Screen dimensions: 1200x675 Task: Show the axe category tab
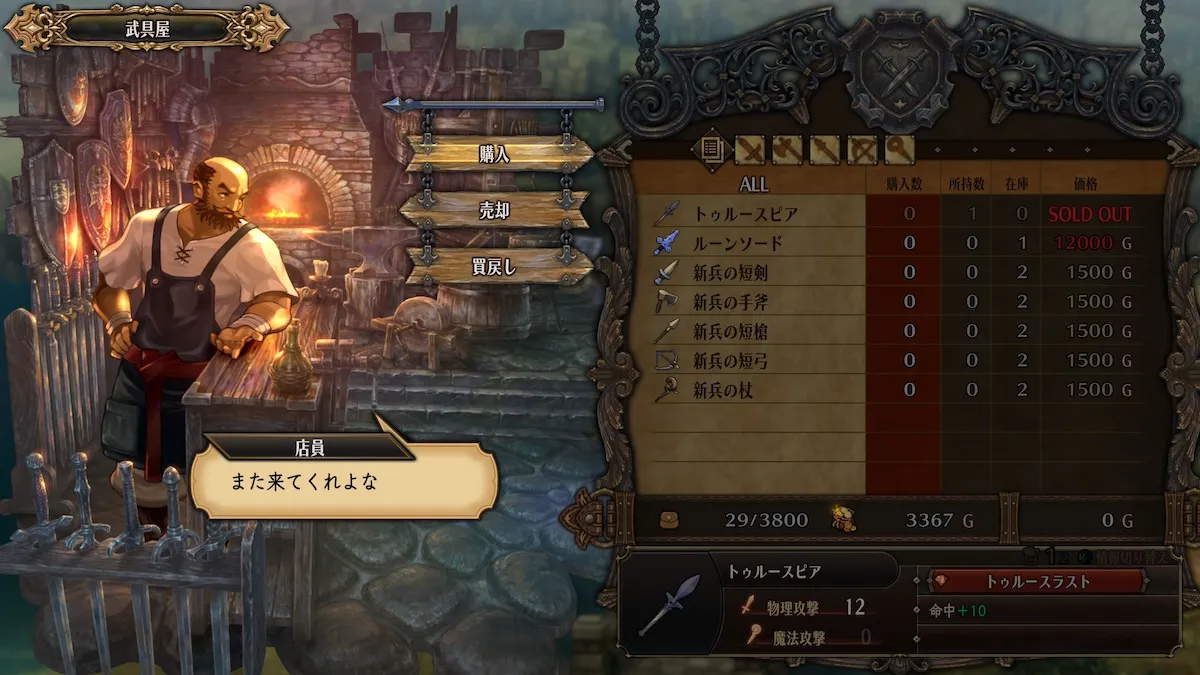click(787, 150)
